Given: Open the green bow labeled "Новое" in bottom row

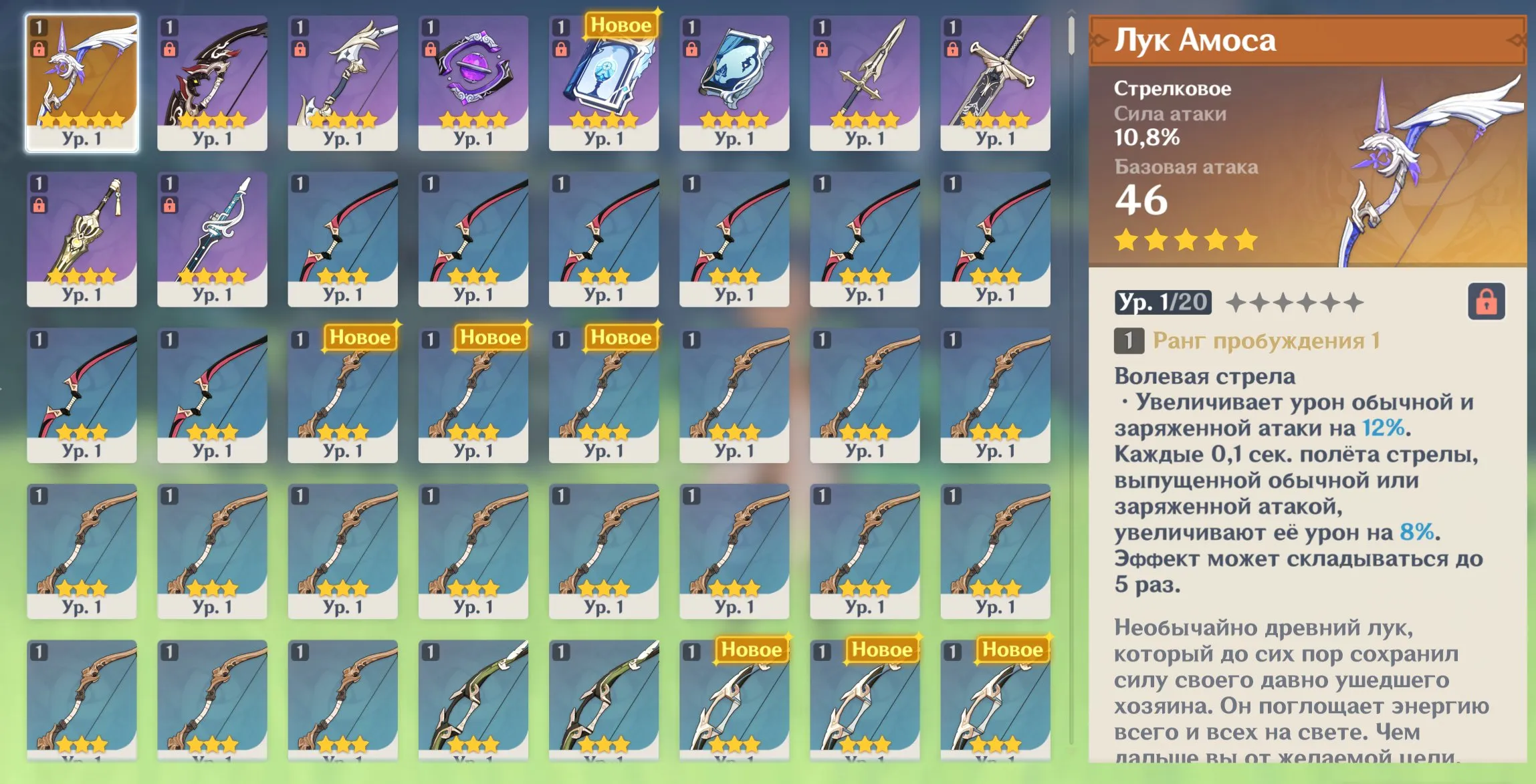Looking at the screenshot, I should pos(736,708).
